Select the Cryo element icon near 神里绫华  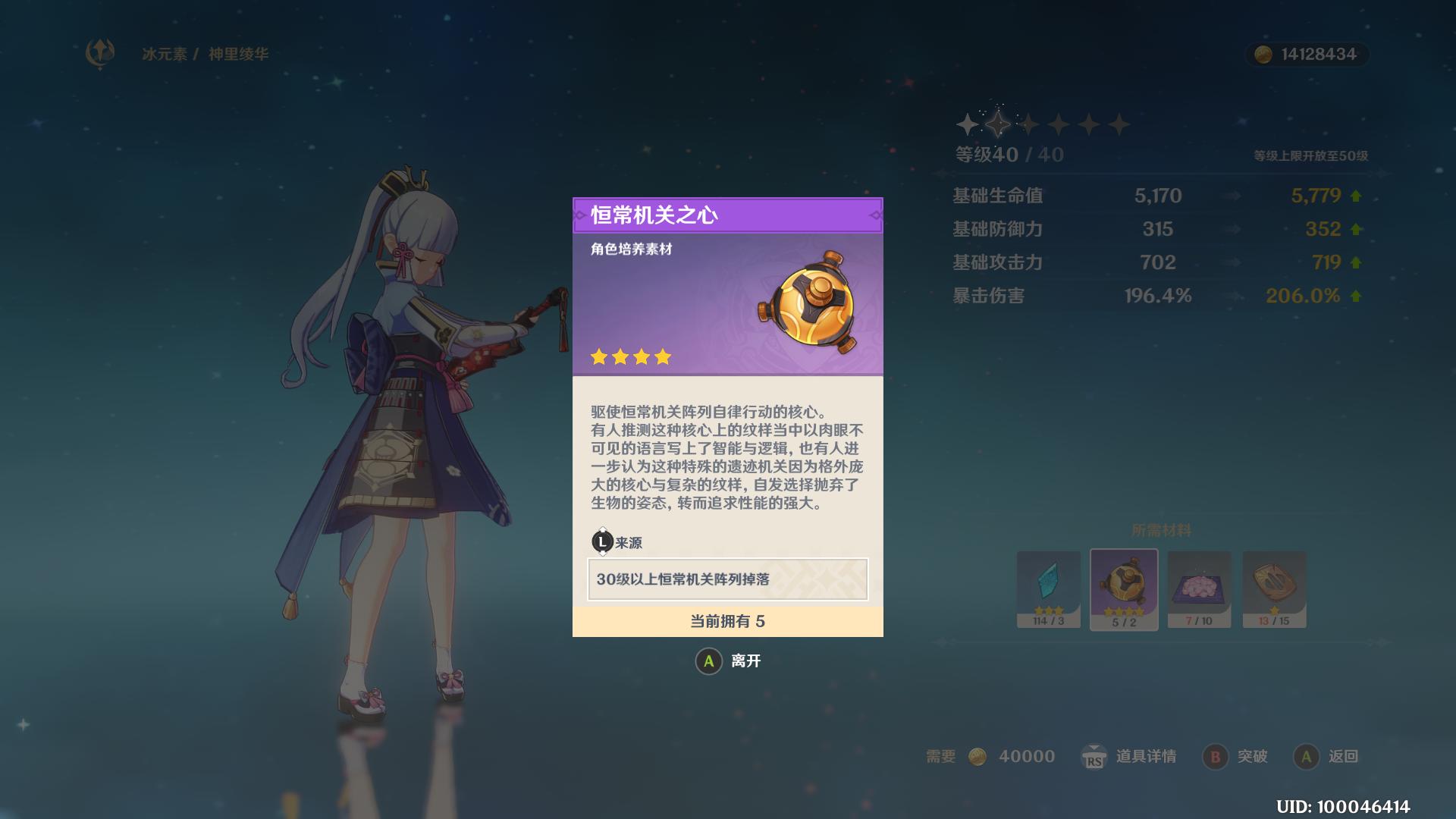99,52
